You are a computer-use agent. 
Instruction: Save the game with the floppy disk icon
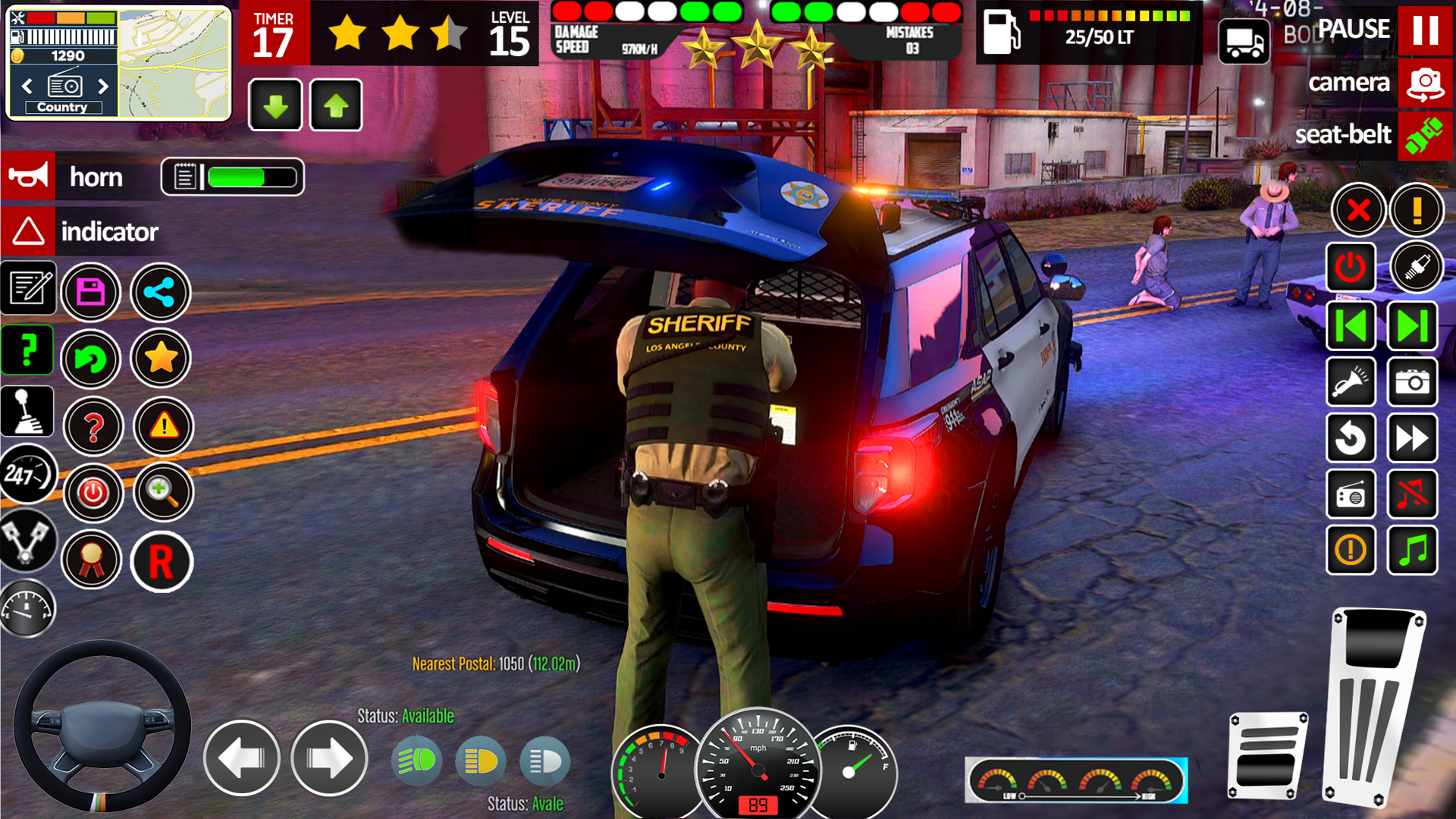coord(91,292)
